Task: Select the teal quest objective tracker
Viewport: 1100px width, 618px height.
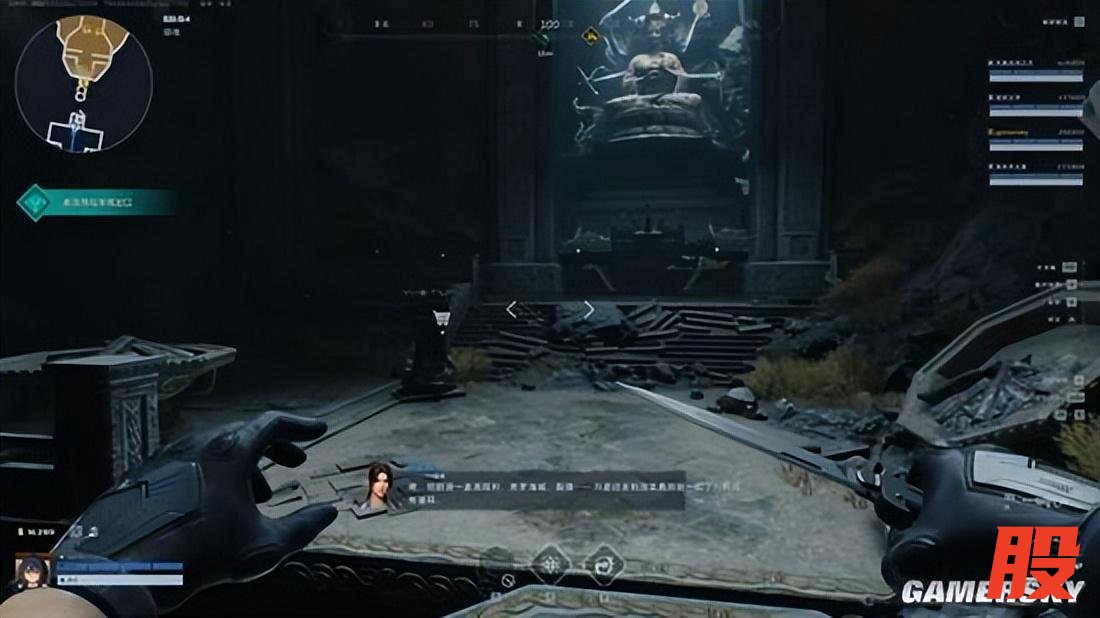Action: (96, 202)
